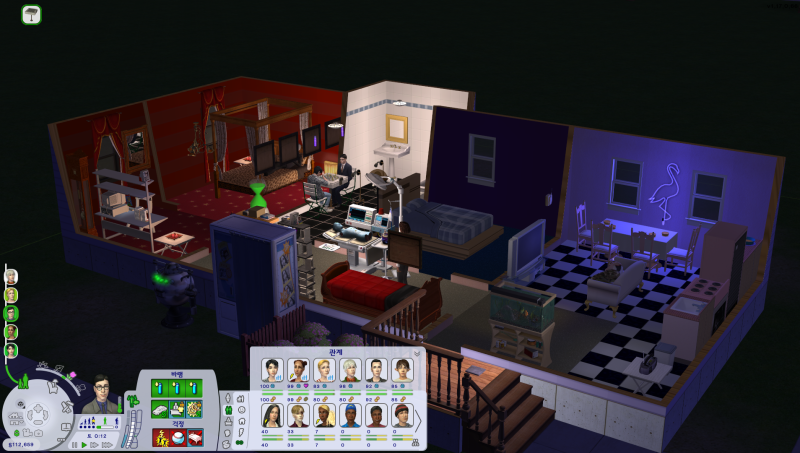Set game speed to normal play
This screenshot has height=453, width=800.
[x=84, y=443]
